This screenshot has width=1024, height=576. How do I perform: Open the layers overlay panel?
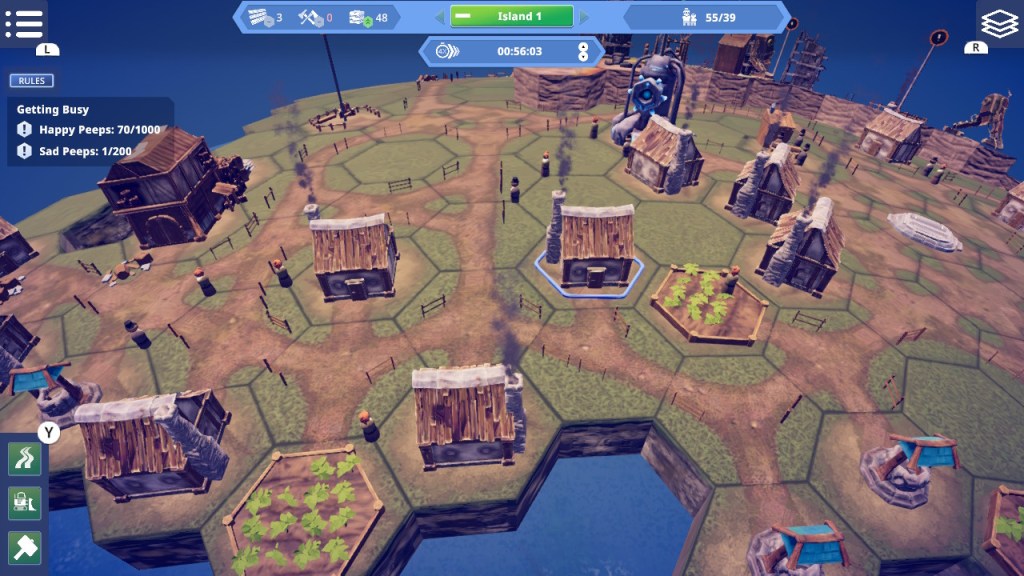[x=999, y=22]
